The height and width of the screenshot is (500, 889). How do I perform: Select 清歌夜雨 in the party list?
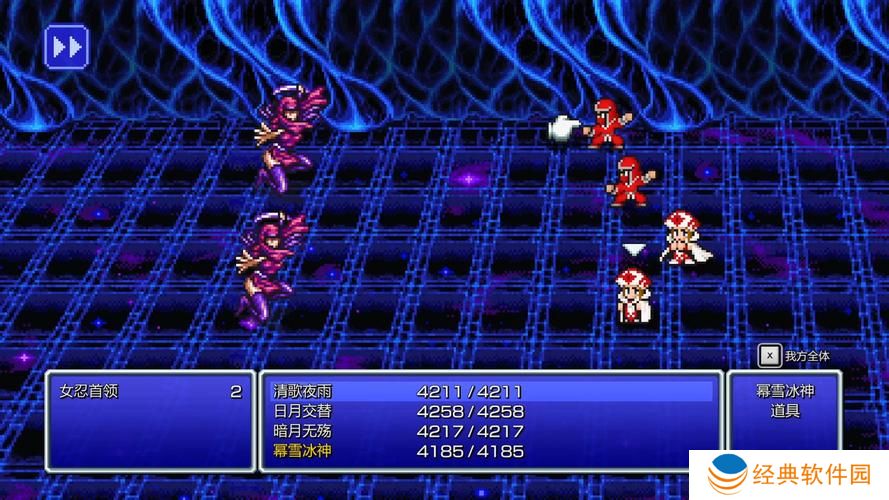tap(303, 391)
